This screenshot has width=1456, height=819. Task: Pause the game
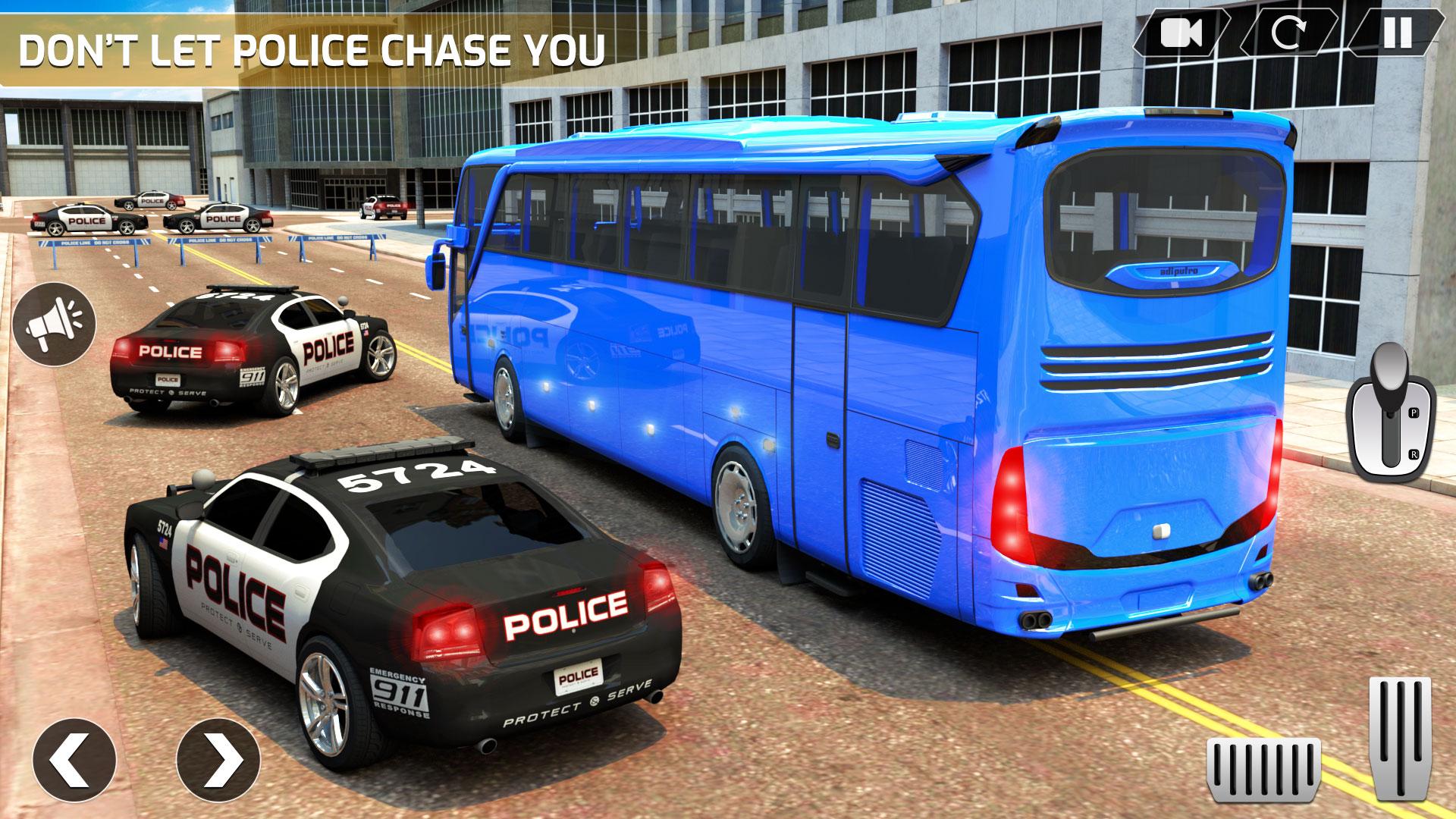coord(1397,33)
